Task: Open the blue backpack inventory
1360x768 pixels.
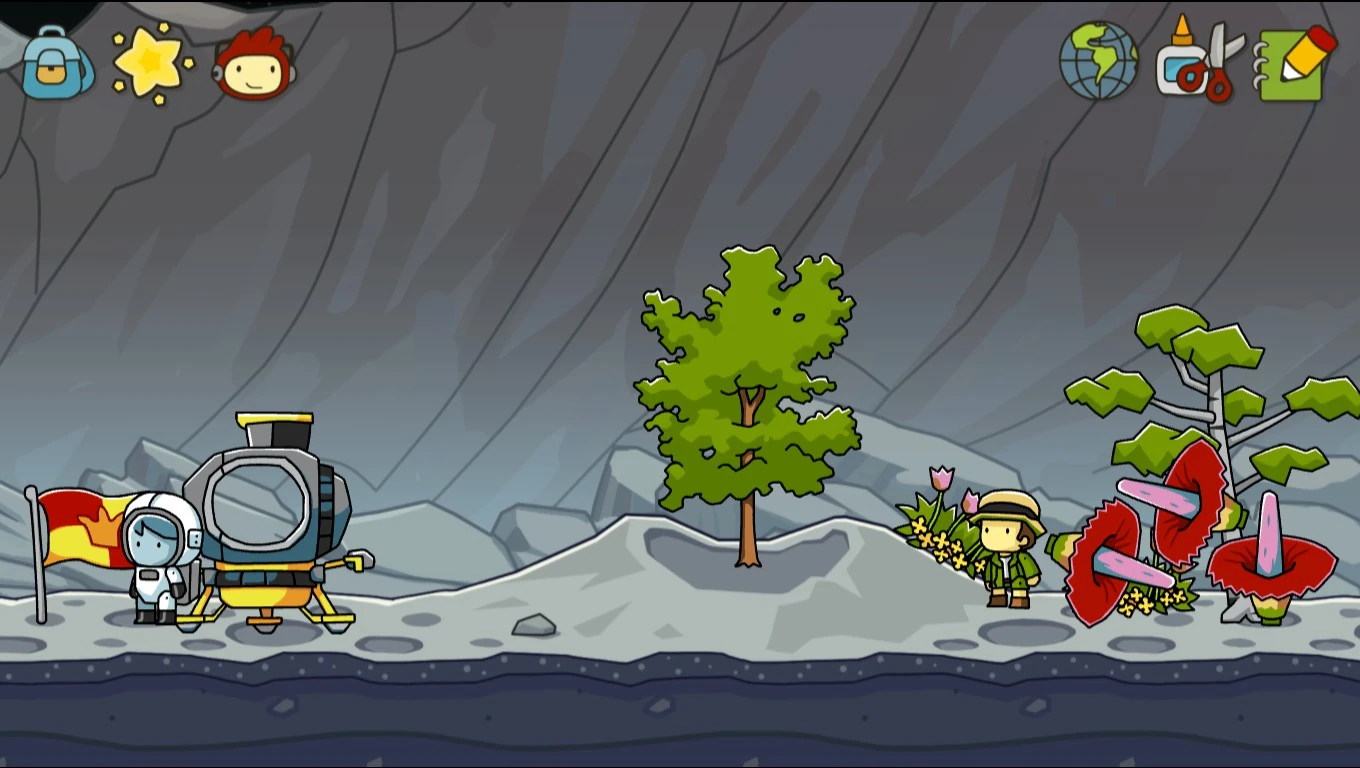Action: pos(57,66)
